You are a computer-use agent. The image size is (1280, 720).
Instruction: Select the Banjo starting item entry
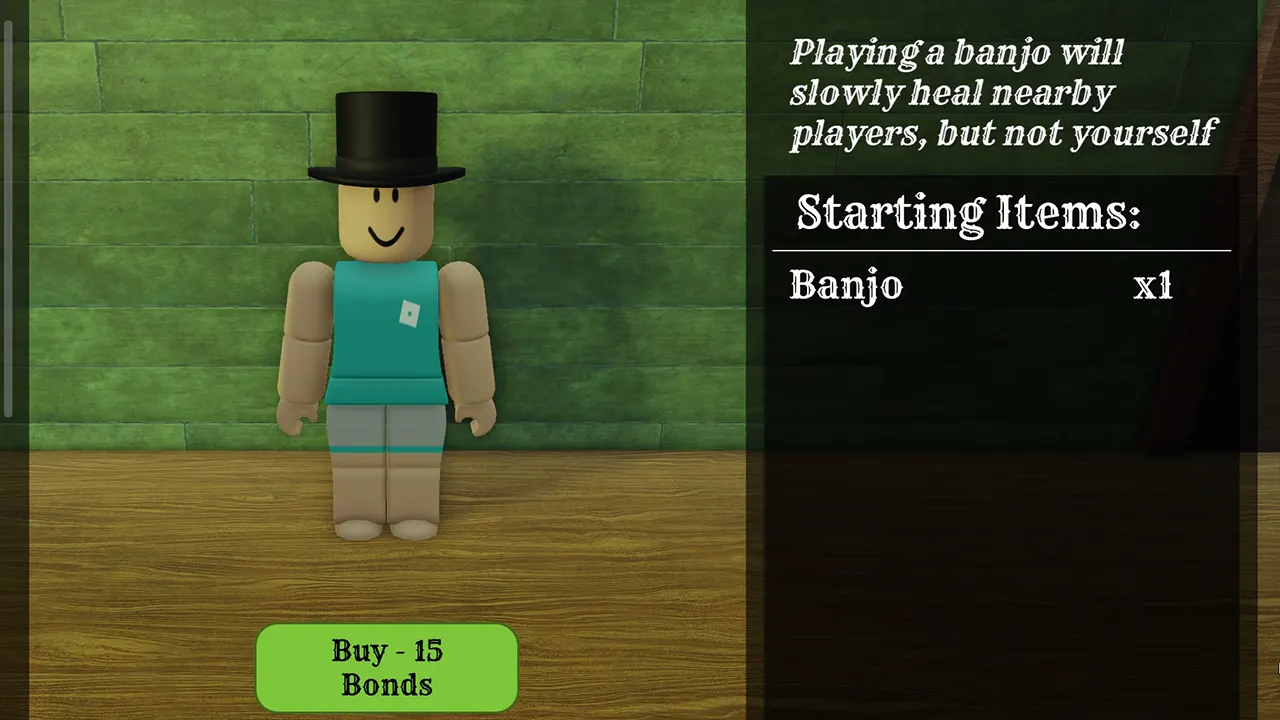[845, 287]
